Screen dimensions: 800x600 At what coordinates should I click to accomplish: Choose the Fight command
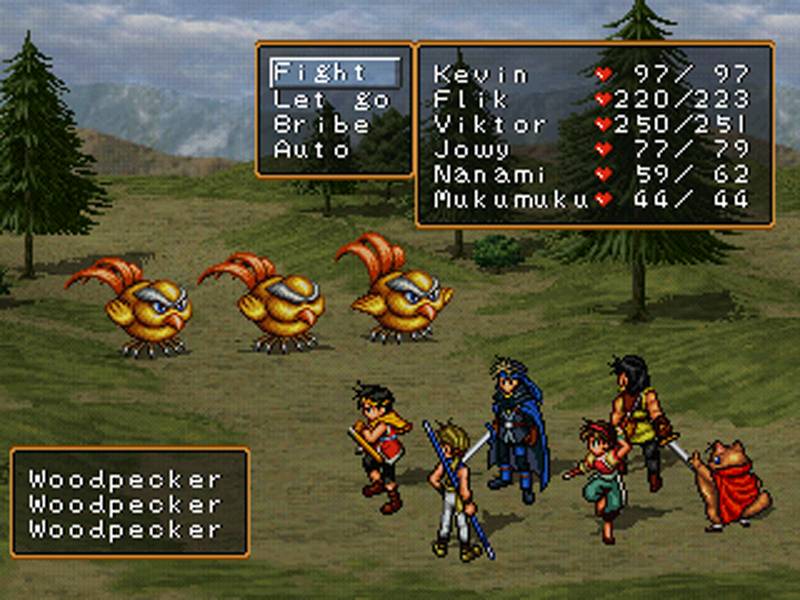point(322,73)
